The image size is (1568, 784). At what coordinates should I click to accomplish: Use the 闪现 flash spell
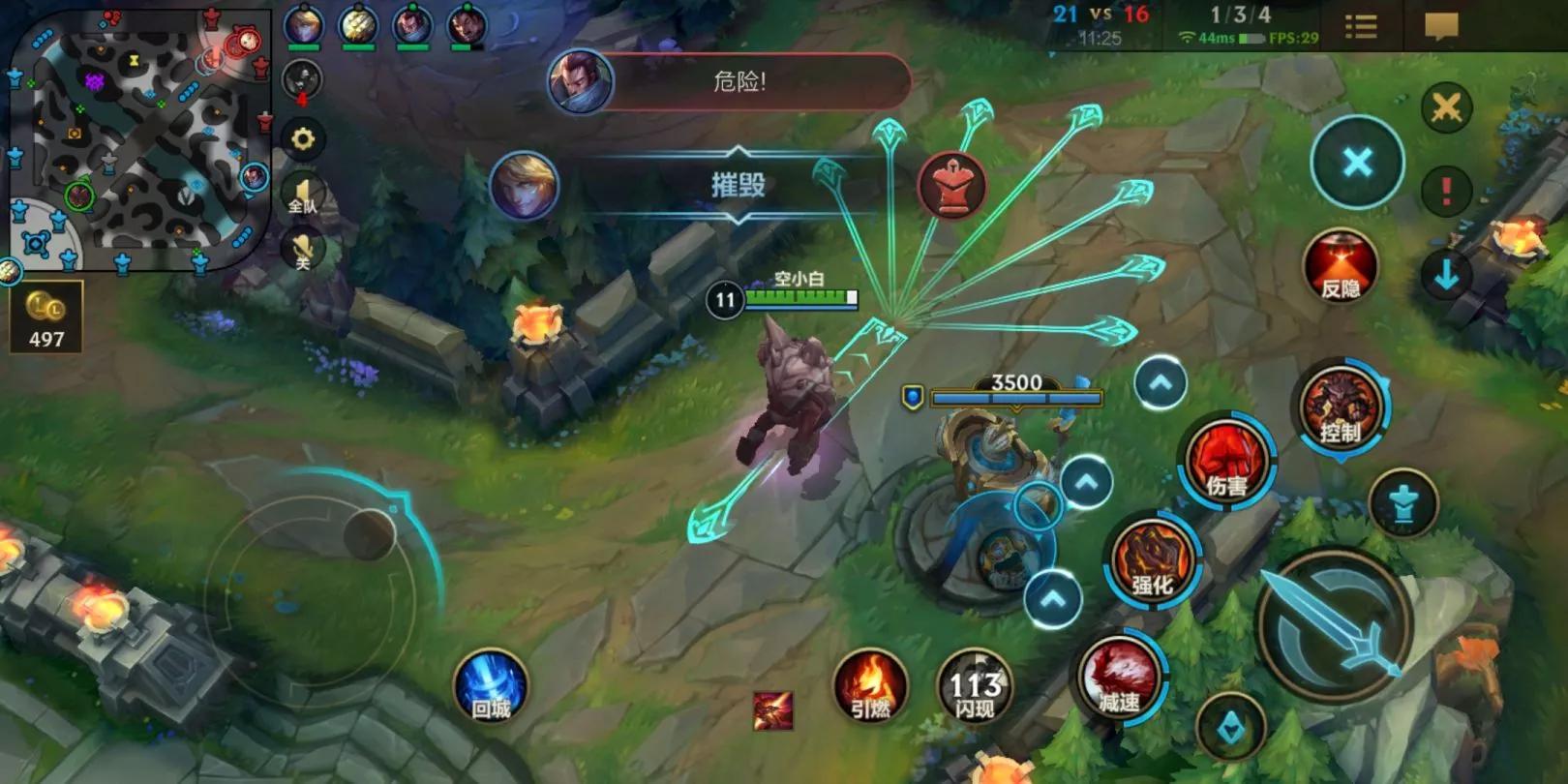click(x=974, y=689)
